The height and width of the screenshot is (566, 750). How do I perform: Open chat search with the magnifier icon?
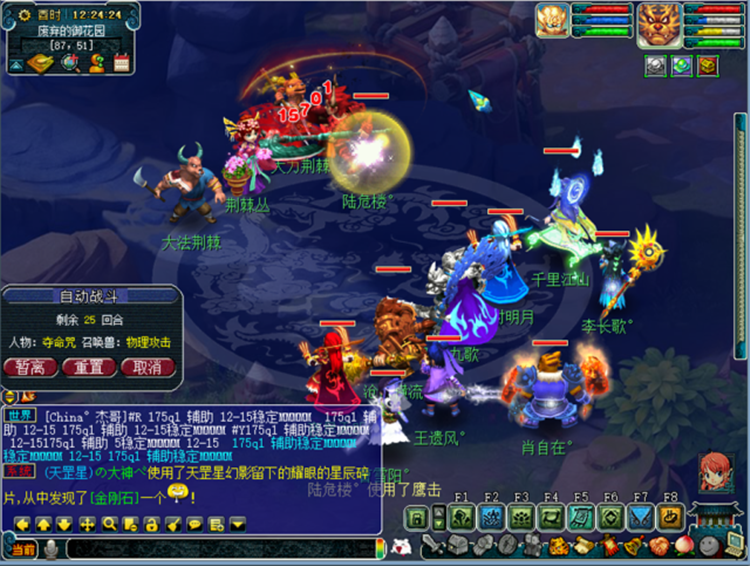tap(109, 524)
